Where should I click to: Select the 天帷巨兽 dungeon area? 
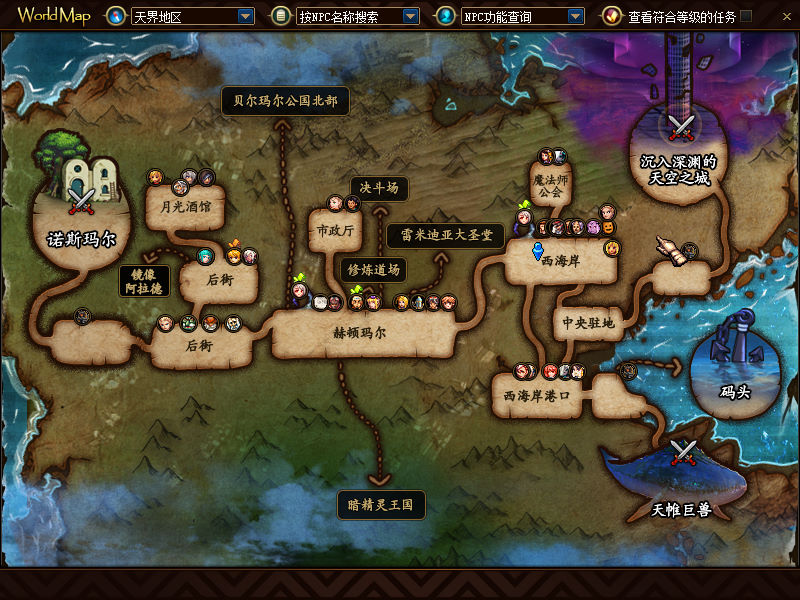(x=681, y=510)
